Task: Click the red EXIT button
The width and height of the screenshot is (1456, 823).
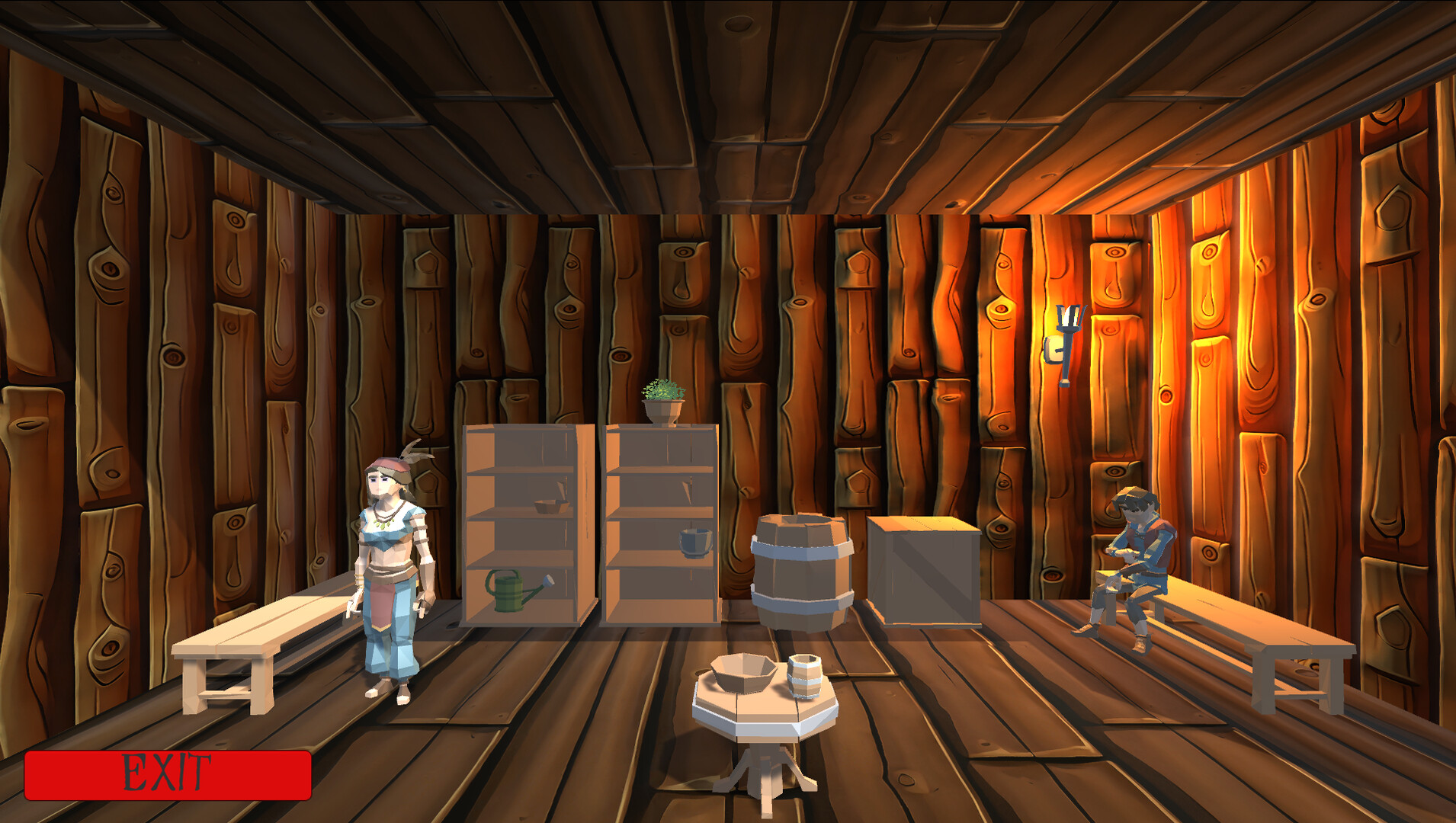Action: coord(168,774)
